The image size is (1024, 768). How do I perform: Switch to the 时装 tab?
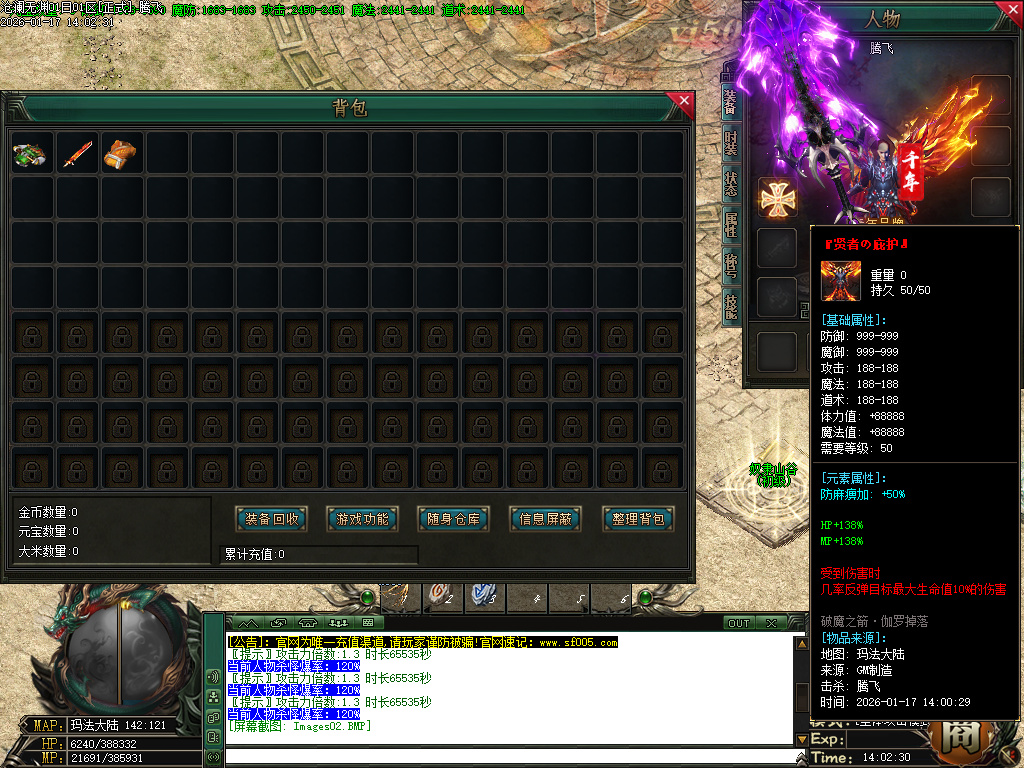[730, 142]
